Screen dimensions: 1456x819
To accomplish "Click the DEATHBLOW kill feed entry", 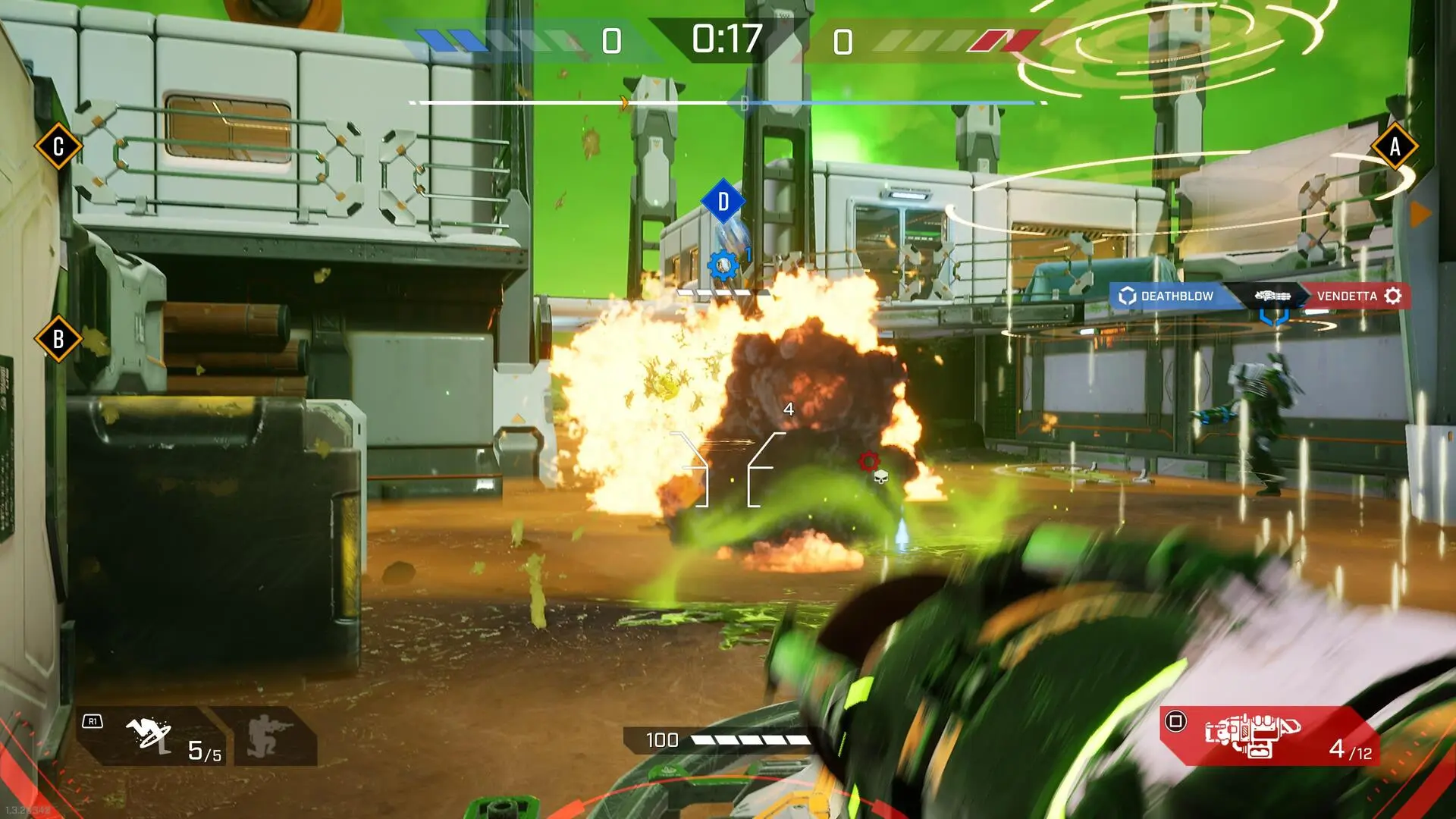I will pos(1169,296).
